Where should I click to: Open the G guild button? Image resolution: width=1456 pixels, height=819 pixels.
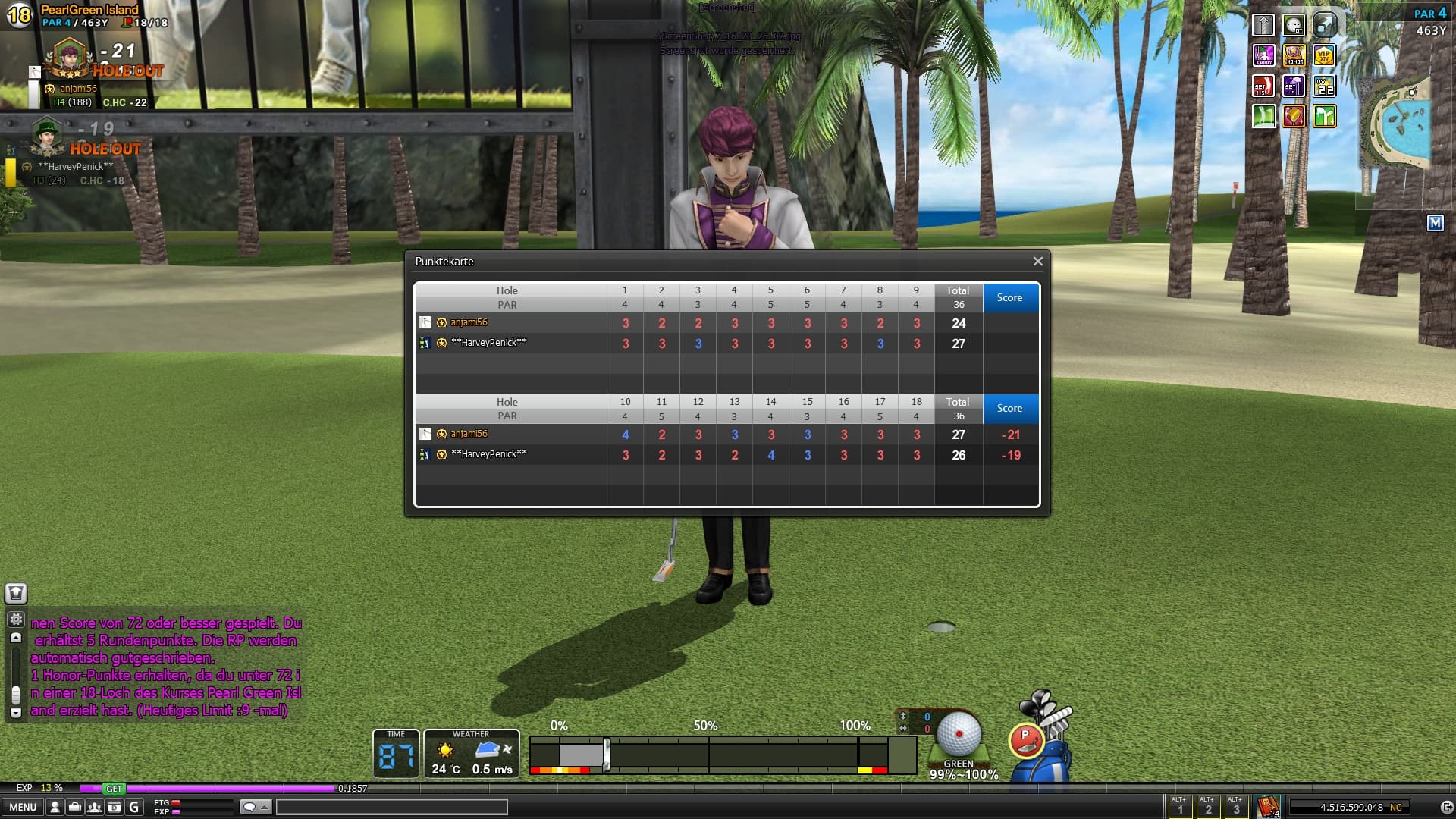click(x=134, y=807)
